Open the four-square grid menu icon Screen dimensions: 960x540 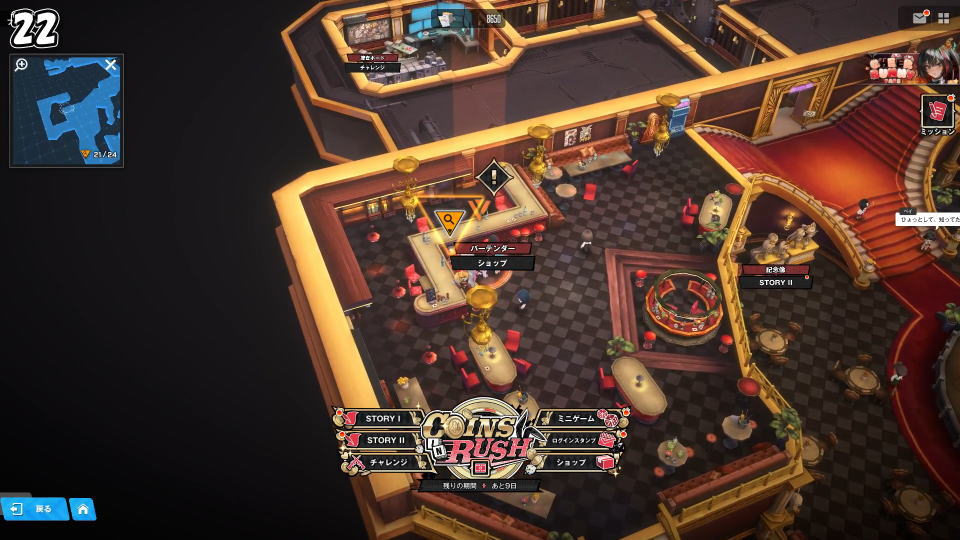point(943,18)
